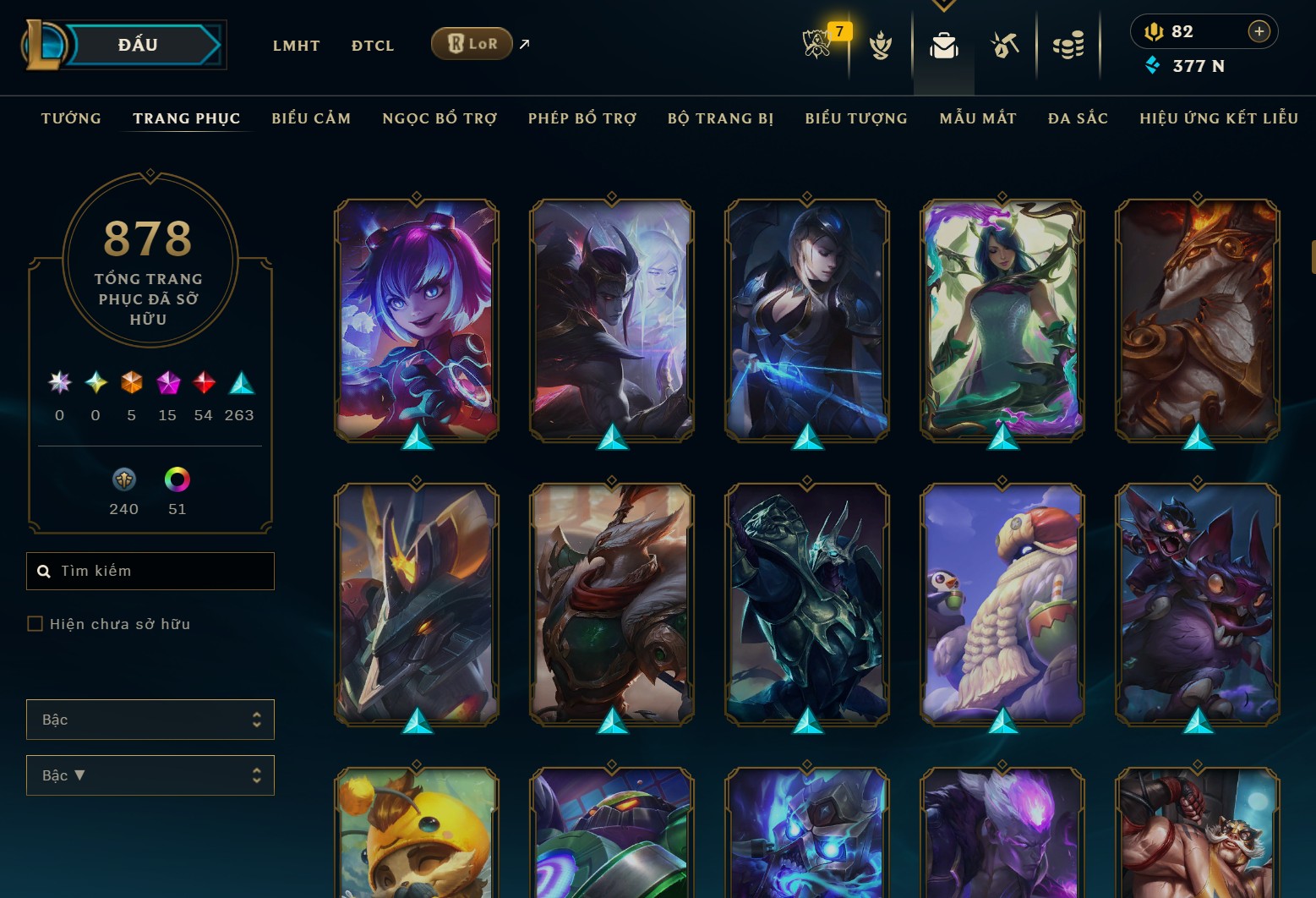Open the "Bậc ▼" sort order dropdown
Viewport: 1316px width, 898px height.
tap(150, 775)
